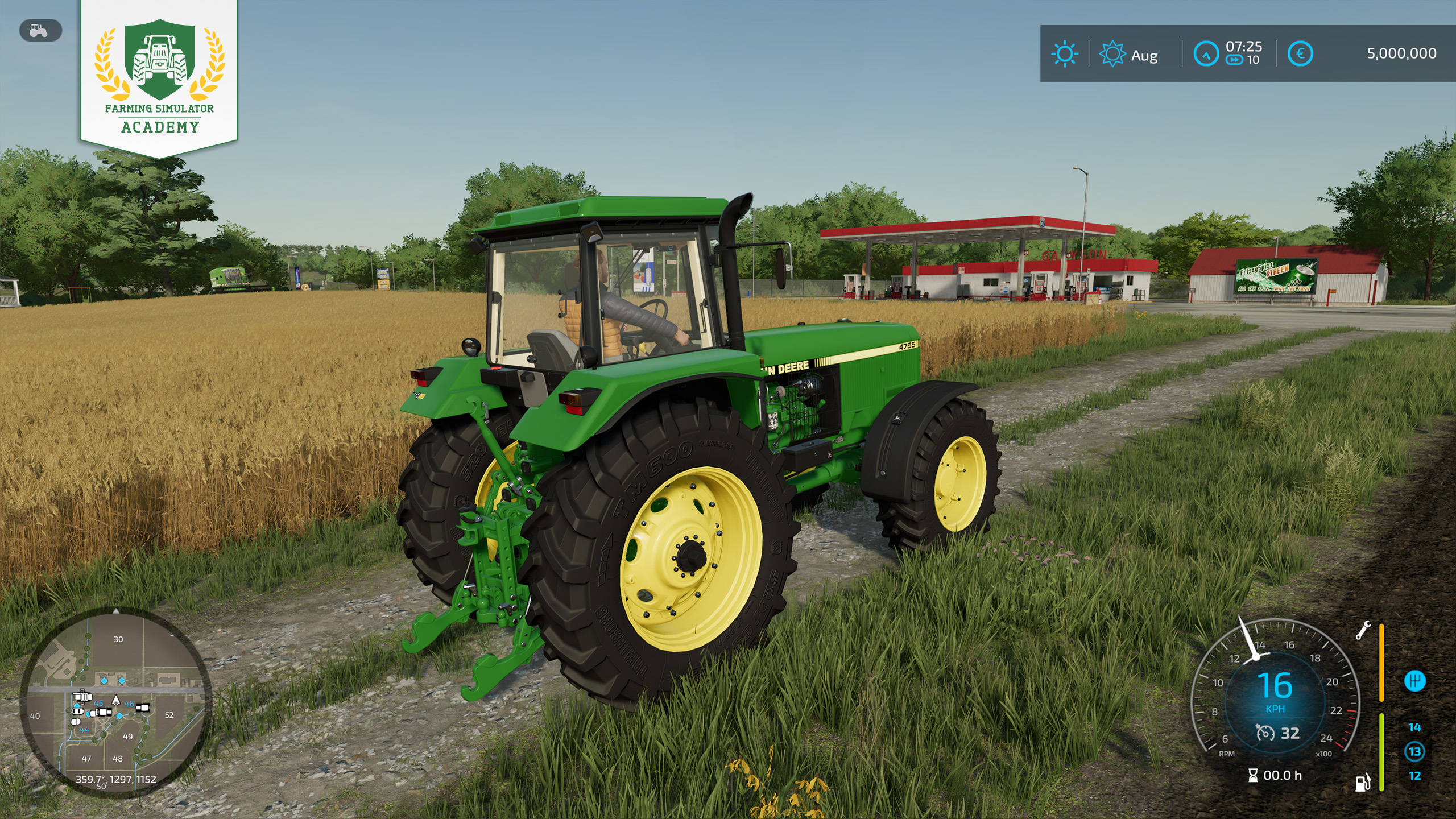Click the euro money icon

point(1300,55)
